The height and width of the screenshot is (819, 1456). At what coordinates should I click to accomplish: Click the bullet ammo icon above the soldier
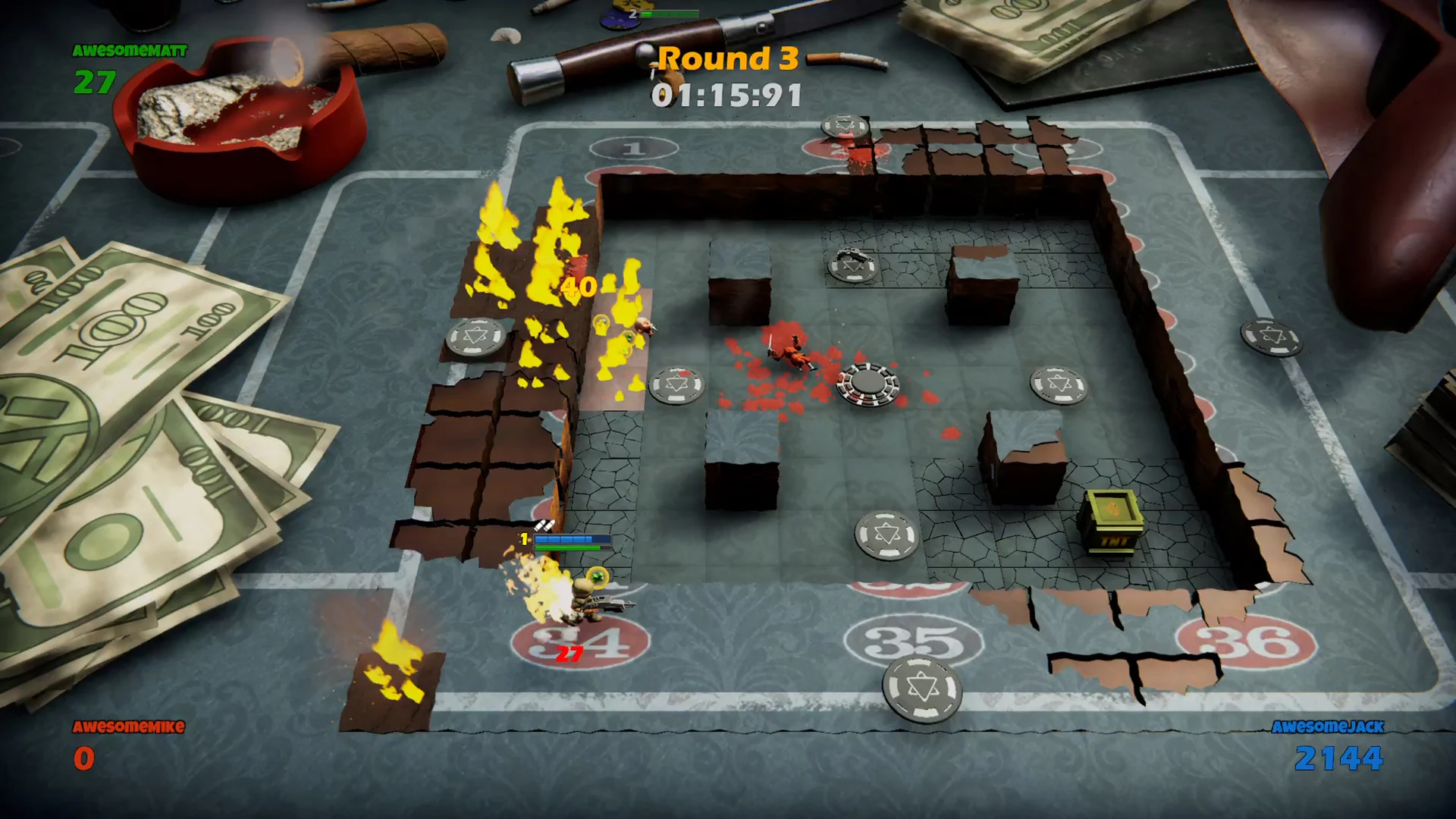(544, 523)
